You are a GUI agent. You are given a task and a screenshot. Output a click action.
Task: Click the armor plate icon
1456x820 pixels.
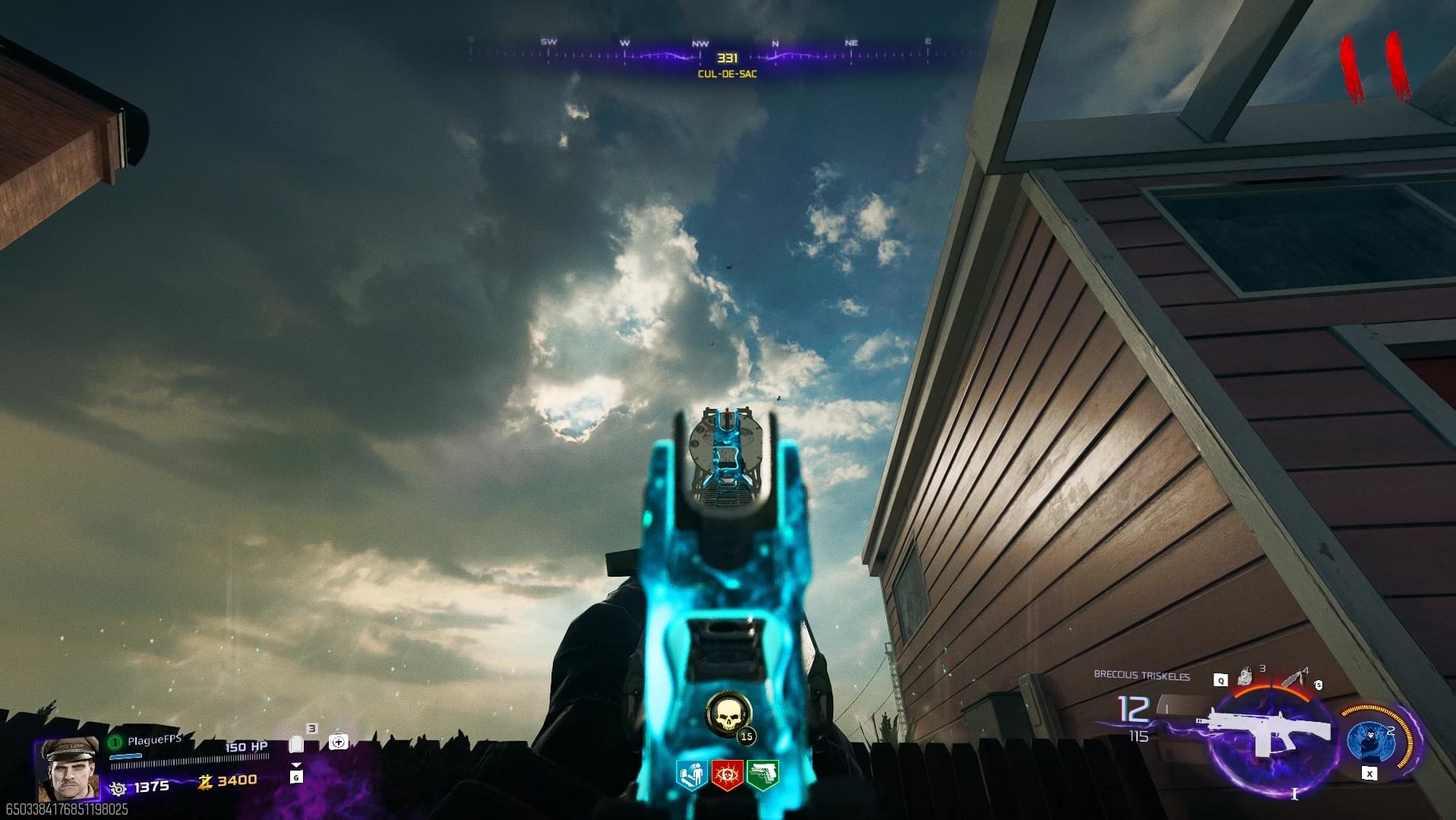tap(297, 745)
